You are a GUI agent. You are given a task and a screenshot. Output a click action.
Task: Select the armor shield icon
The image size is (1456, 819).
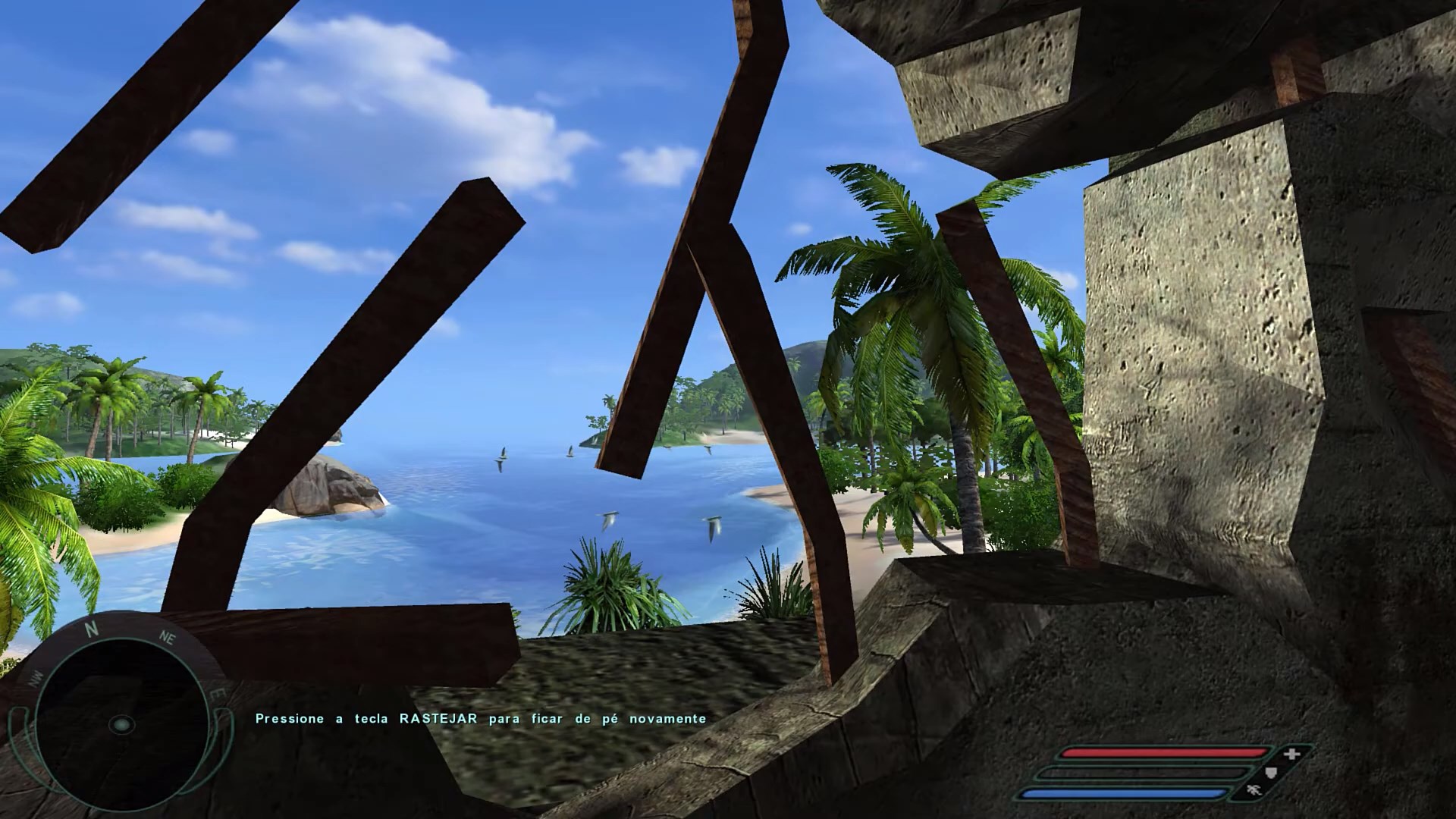pyautogui.click(x=1272, y=773)
